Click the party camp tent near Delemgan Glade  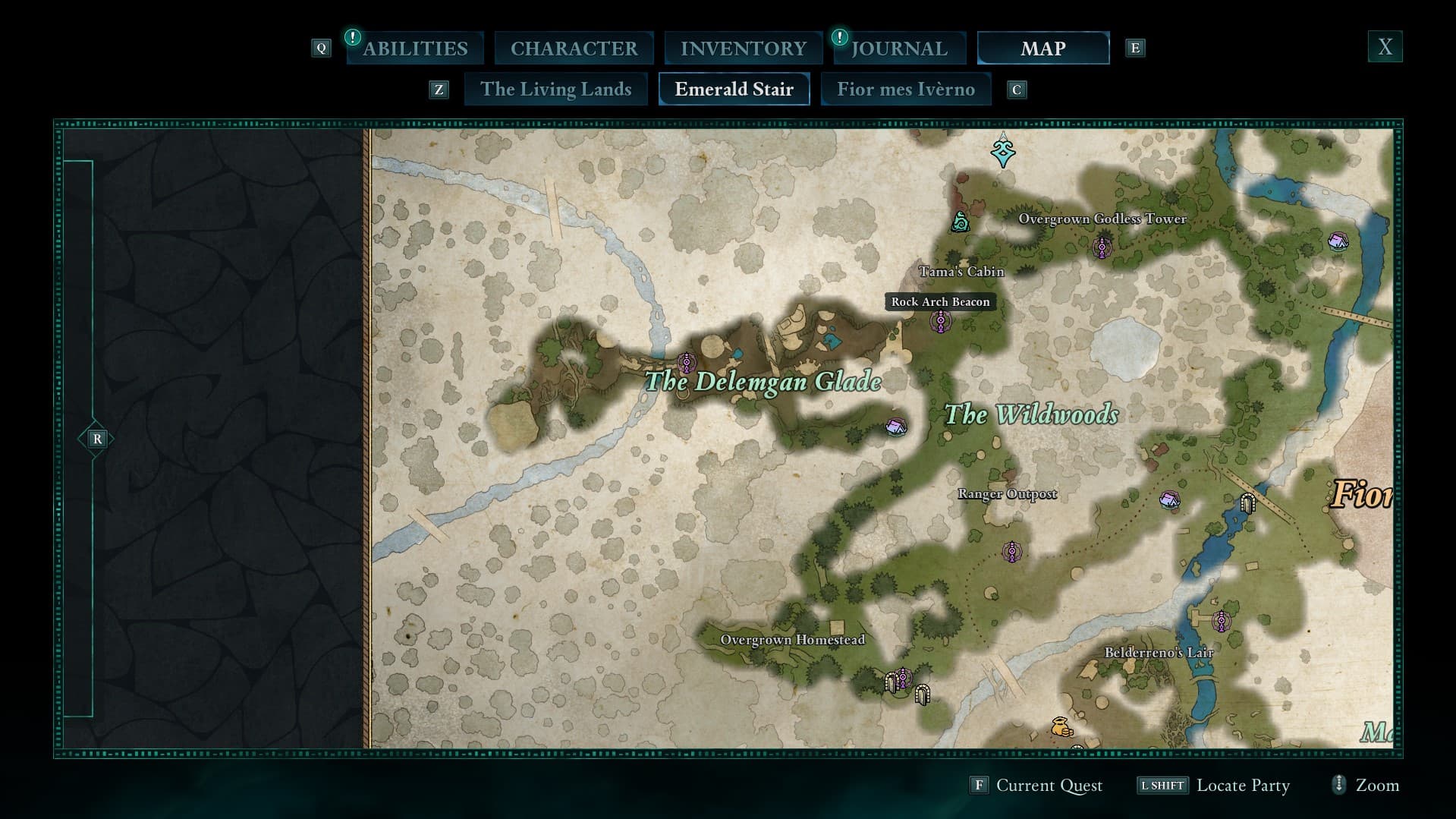(x=896, y=427)
